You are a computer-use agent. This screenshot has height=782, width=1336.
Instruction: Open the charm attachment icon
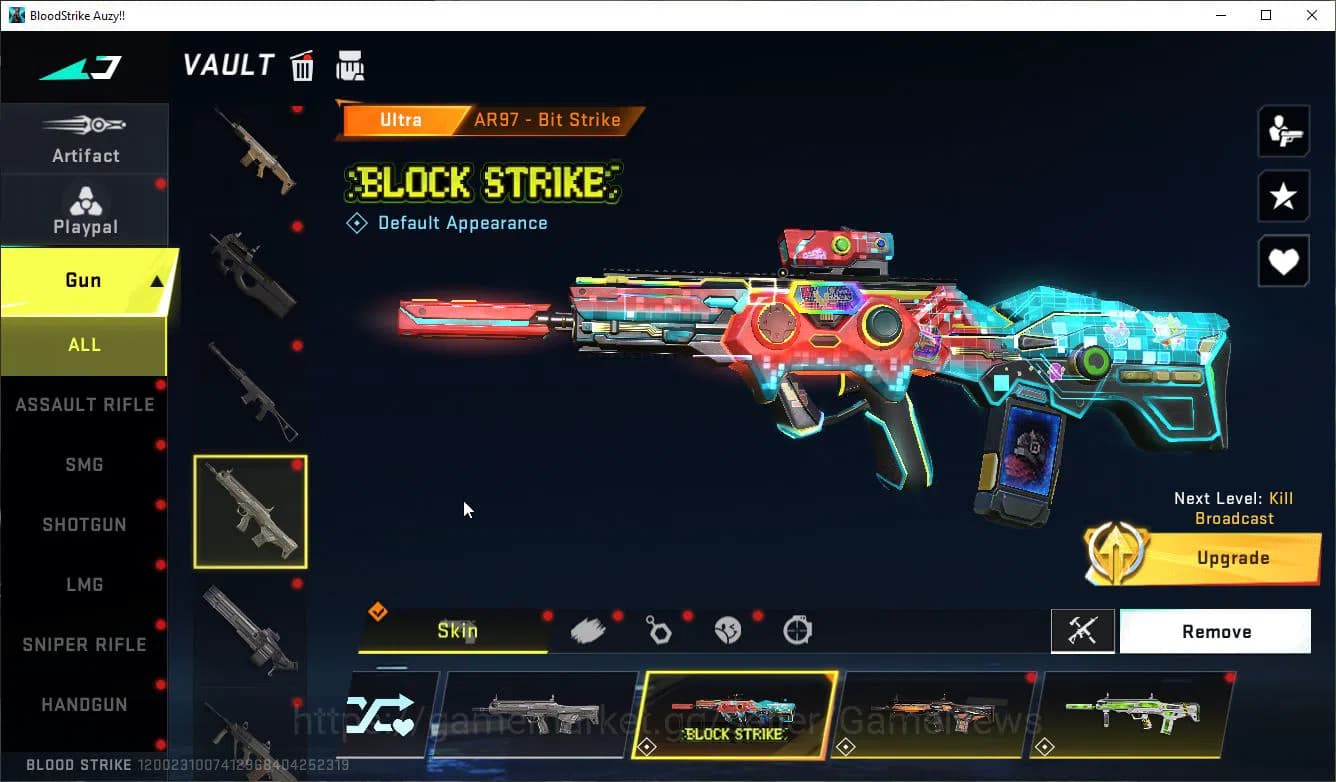click(660, 628)
